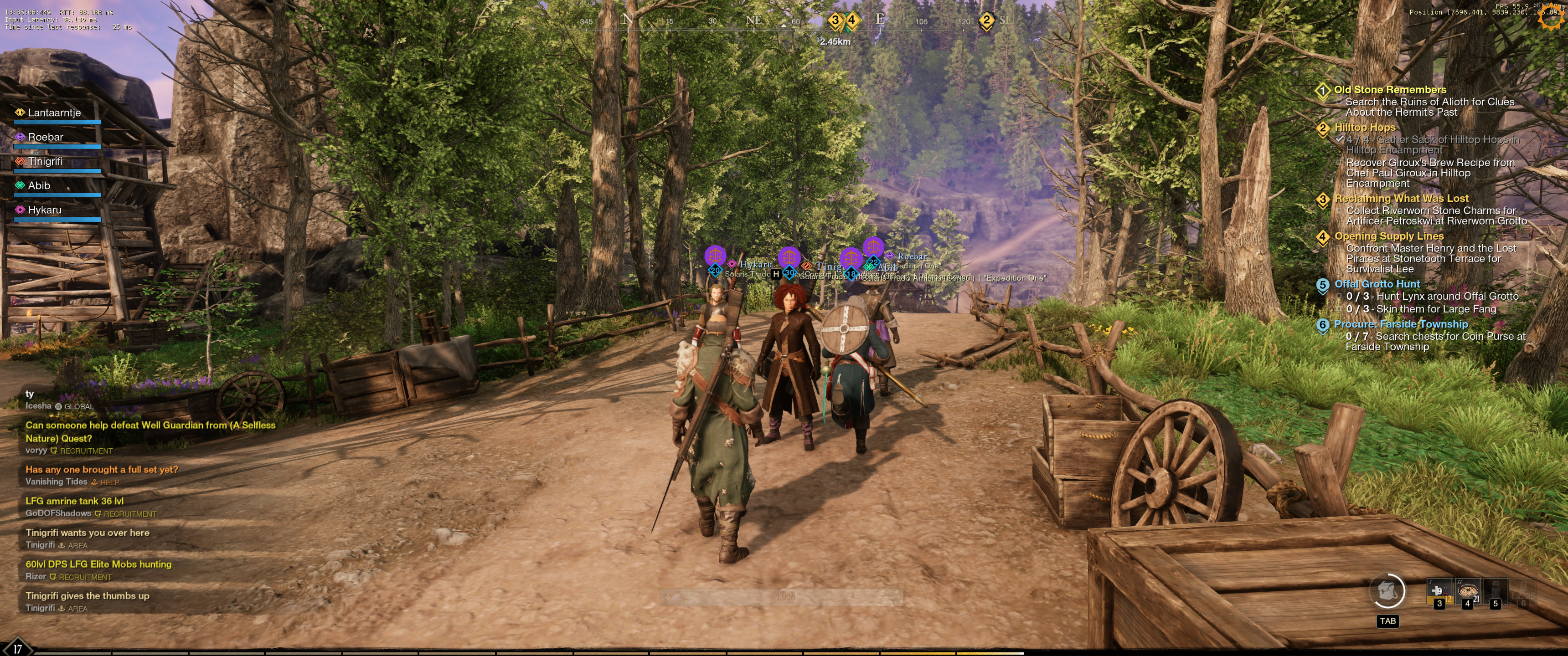Click the LFG amrine tank chat message
Image resolution: width=1568 pixels, height=656 pixels.
(74, 501)
